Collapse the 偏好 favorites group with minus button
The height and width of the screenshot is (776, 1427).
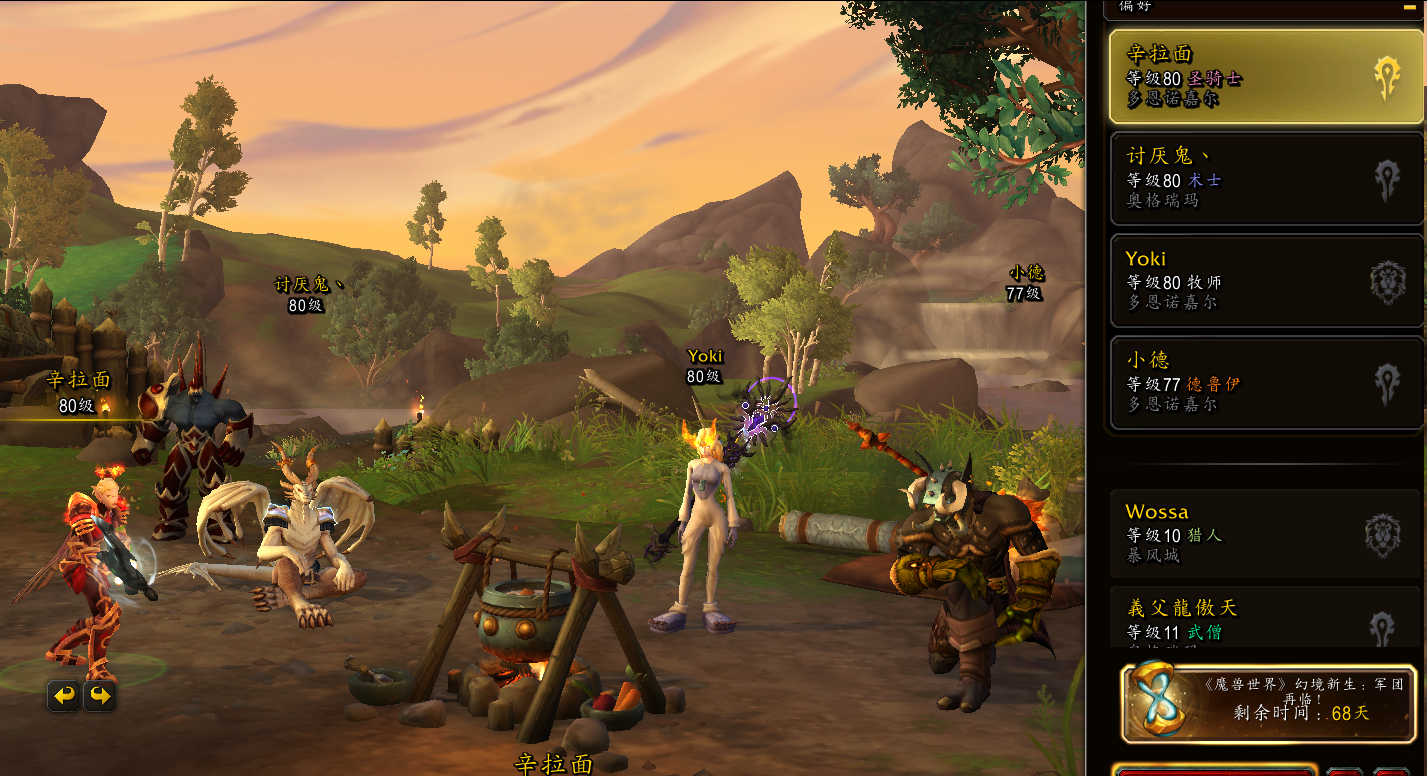[x=1409, y=6]
